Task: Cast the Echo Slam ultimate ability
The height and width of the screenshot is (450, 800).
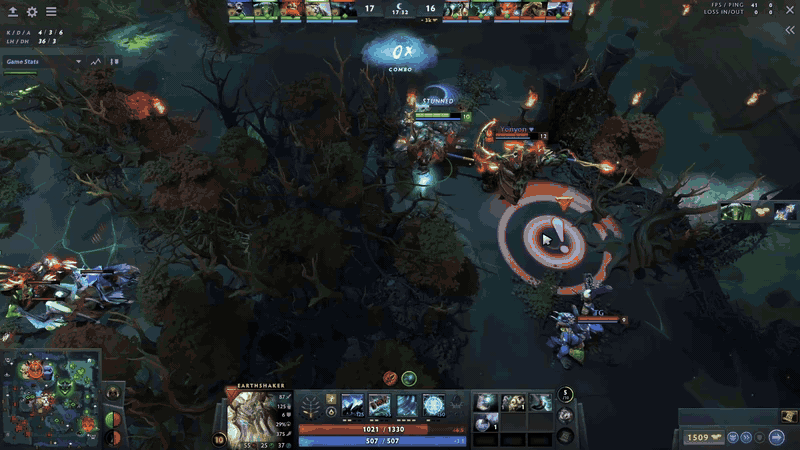Action: point(435,405)
